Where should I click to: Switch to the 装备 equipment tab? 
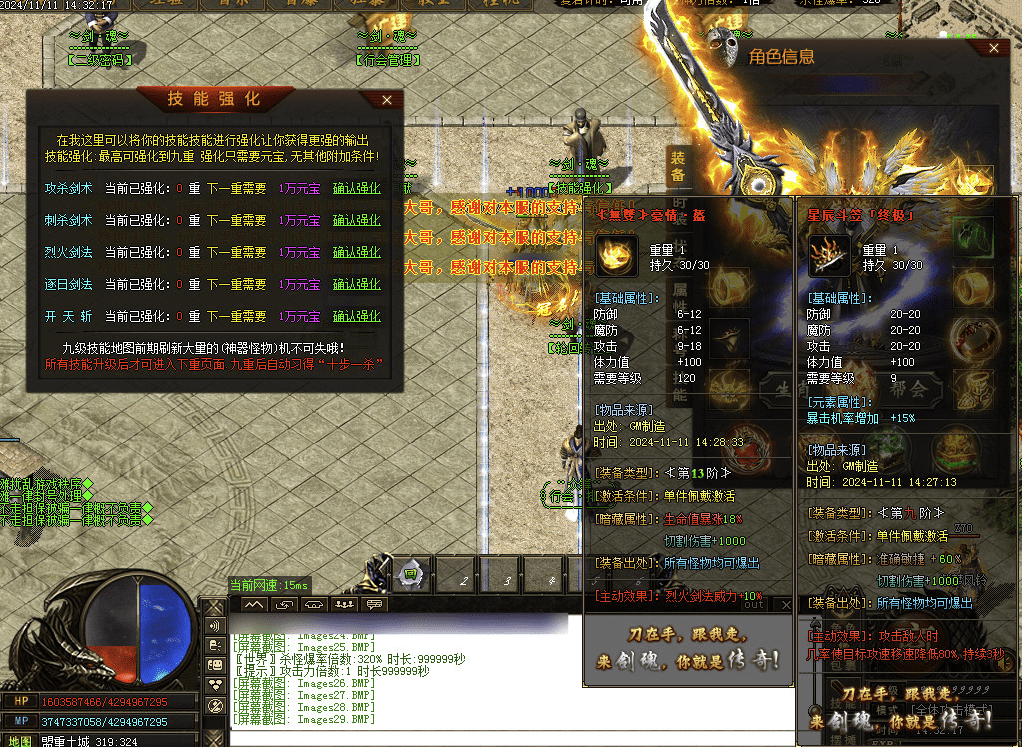coord(678,167)
